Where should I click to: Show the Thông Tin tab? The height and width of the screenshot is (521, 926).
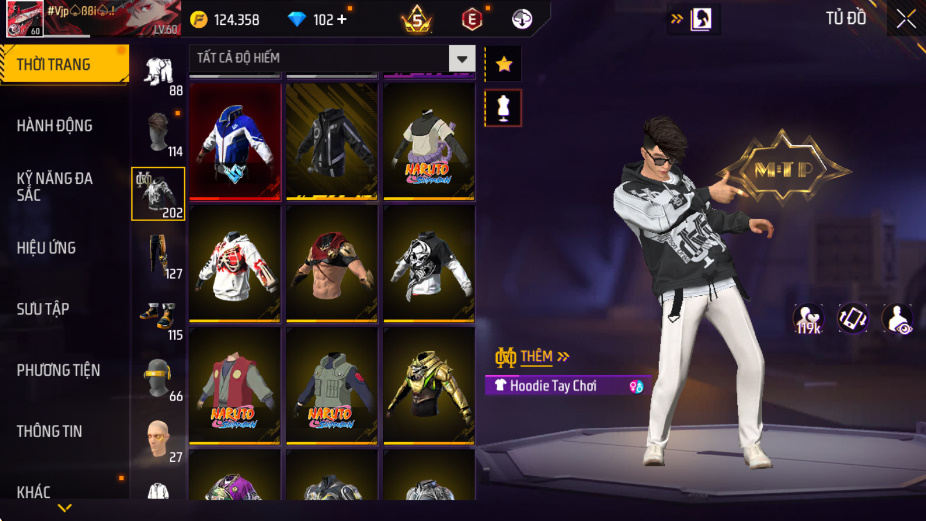(49, 431)
